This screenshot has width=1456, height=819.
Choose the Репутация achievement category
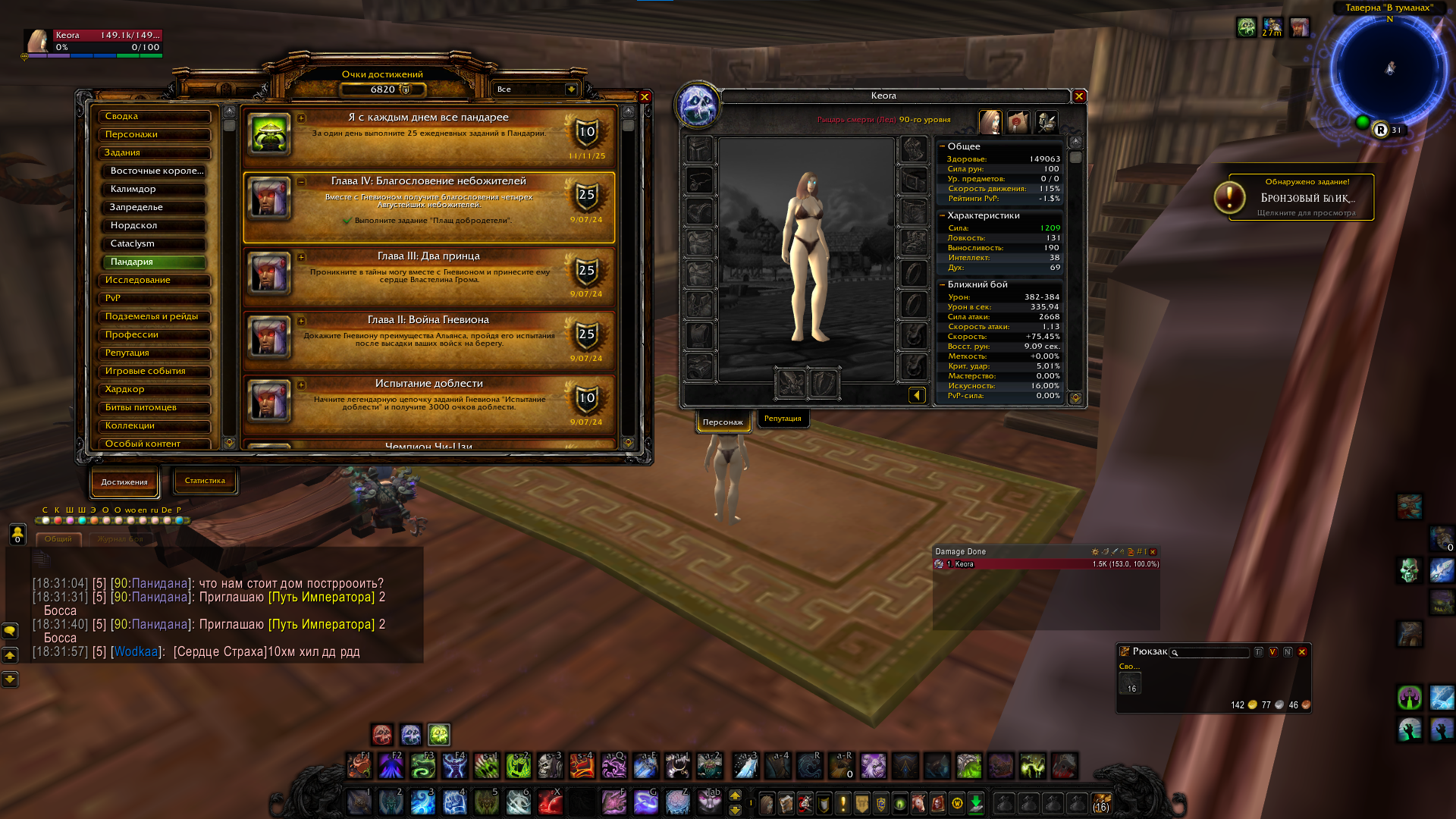point(155,353)
